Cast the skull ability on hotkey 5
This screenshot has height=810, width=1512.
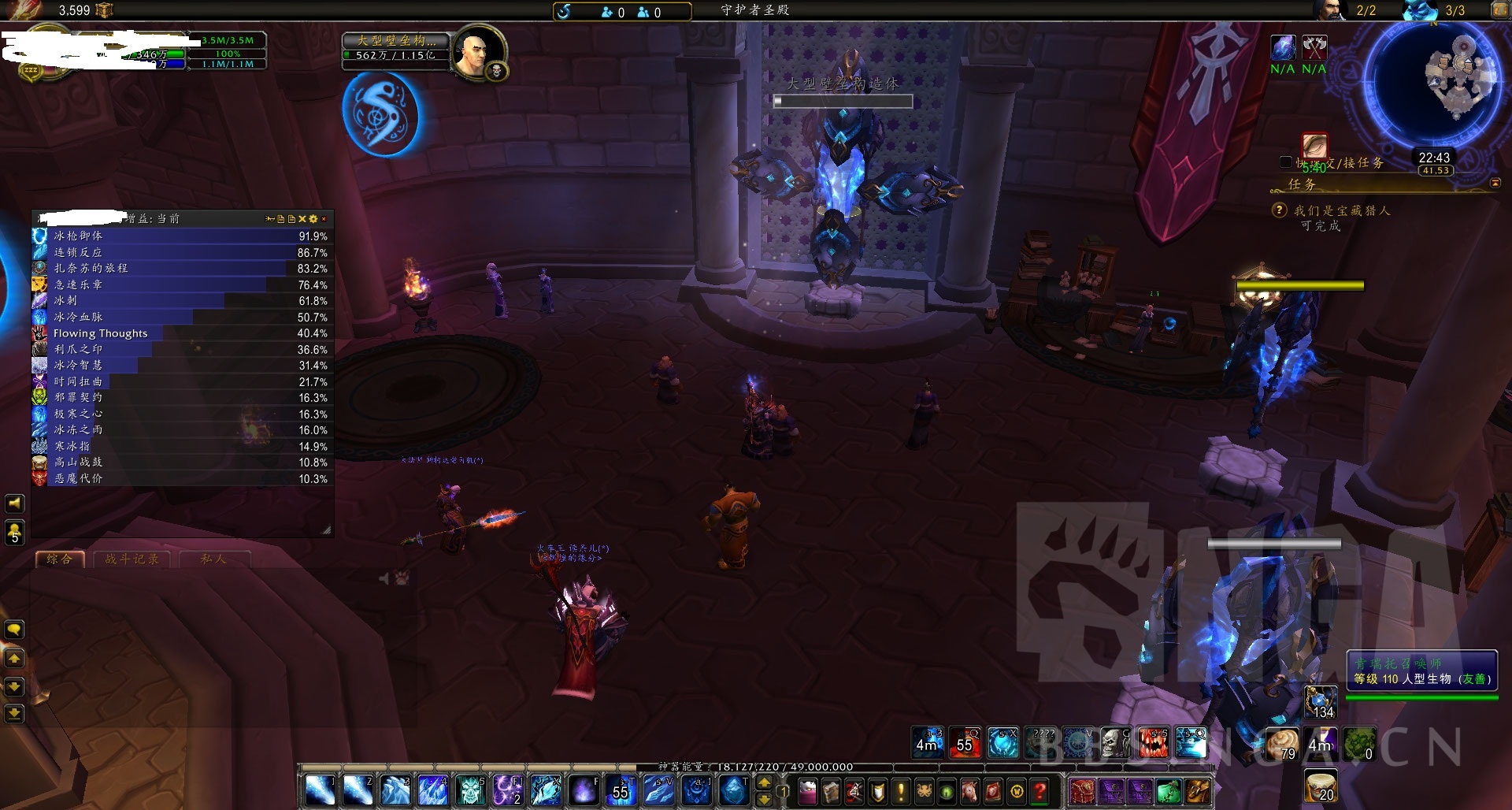(x=471, y=790)
